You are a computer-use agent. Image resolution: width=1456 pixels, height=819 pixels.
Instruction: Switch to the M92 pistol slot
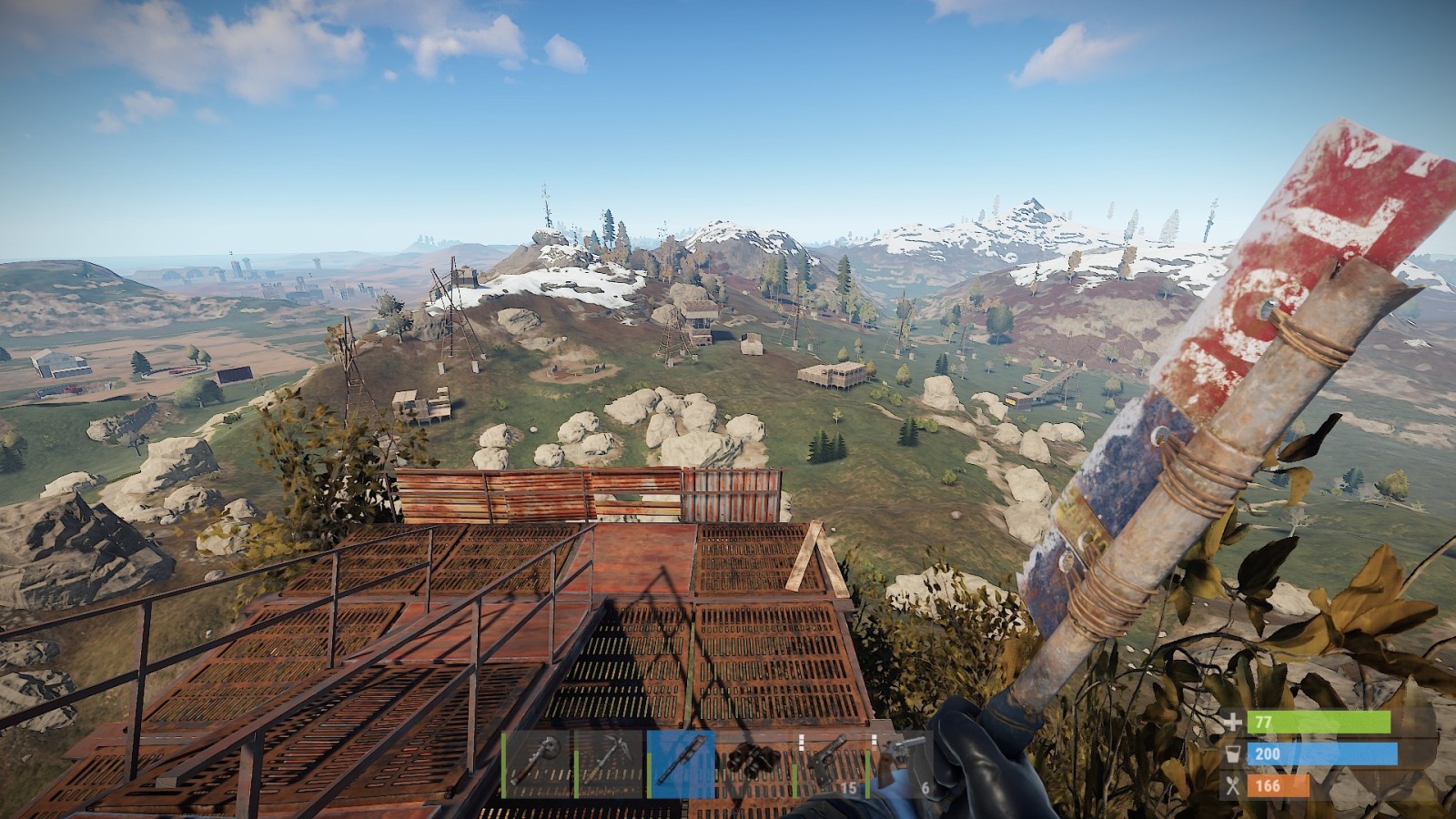pyautogui.click(x=826, y=763)
